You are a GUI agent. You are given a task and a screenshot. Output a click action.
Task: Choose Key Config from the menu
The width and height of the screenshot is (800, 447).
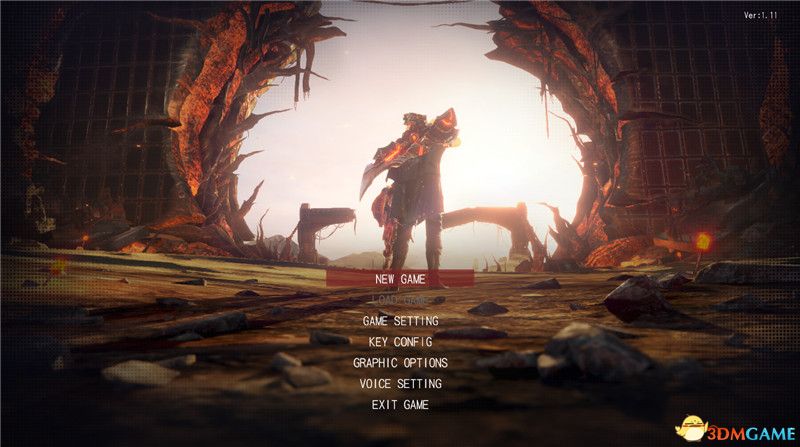tap(400, 342)
